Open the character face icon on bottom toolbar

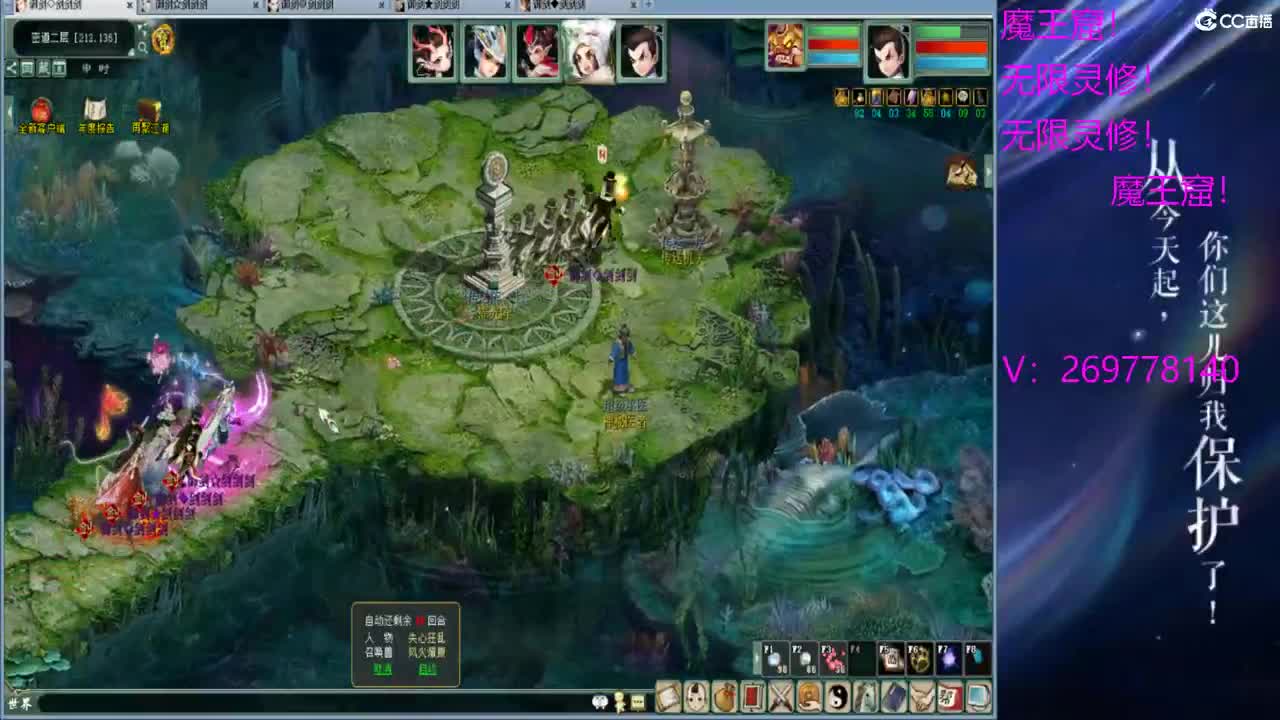(695, 696)
